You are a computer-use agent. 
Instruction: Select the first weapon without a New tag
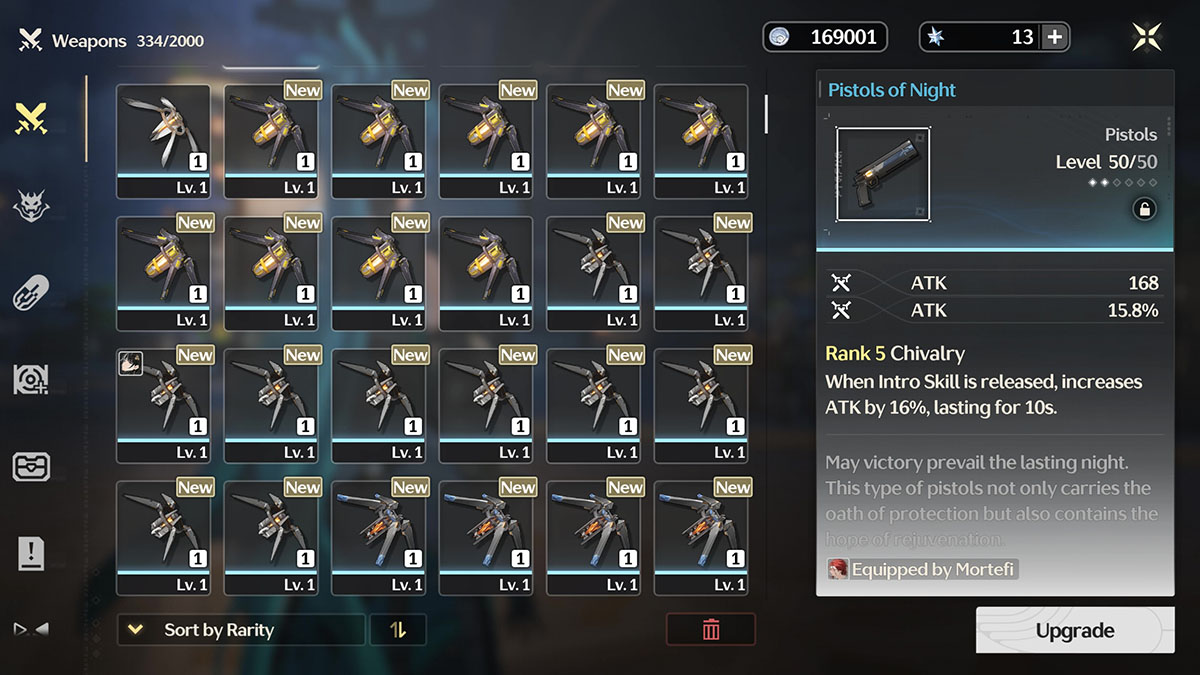pyautogui.click(x=163, y=140)
